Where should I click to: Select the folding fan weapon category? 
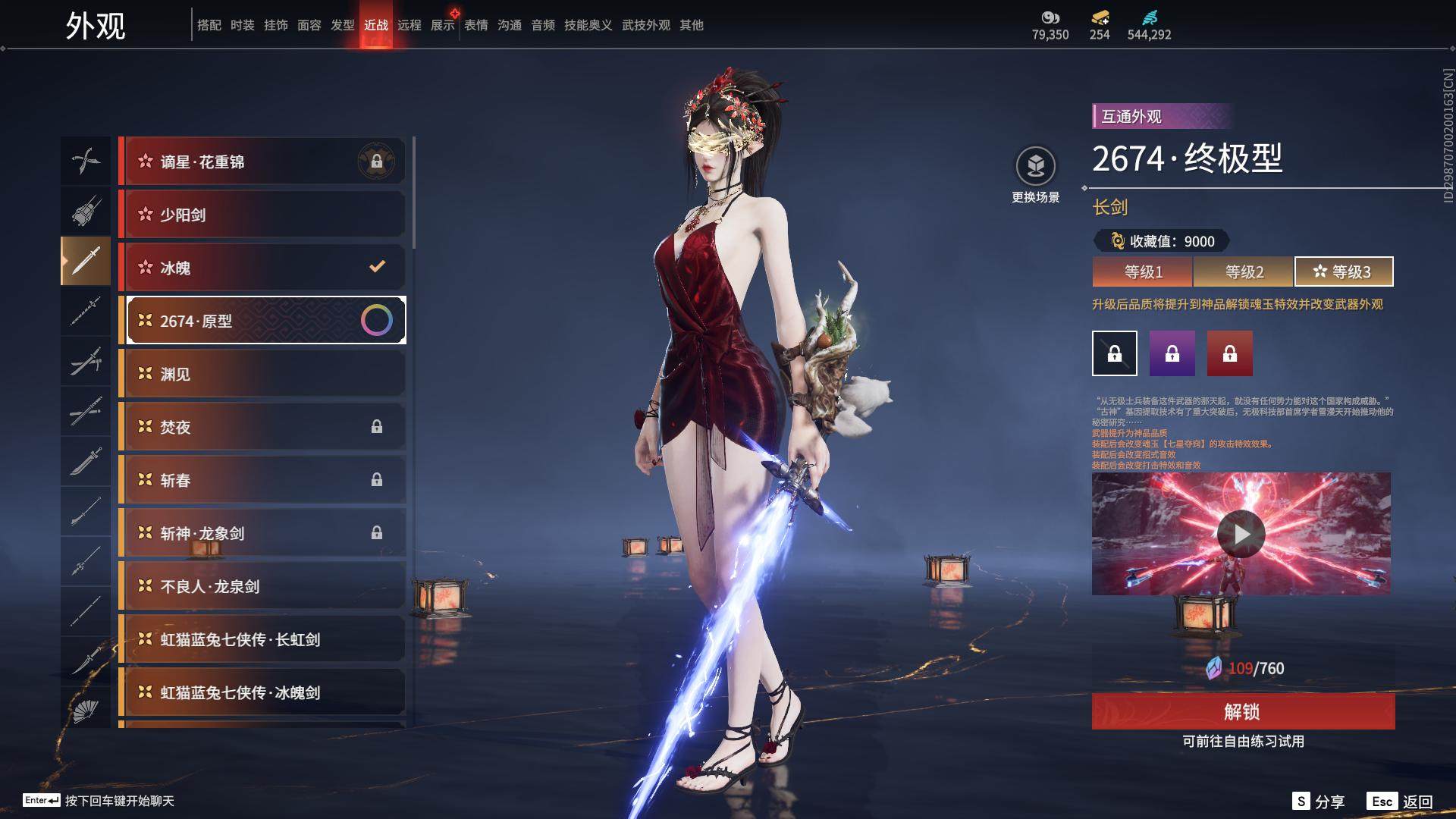[x=86, y=710]
